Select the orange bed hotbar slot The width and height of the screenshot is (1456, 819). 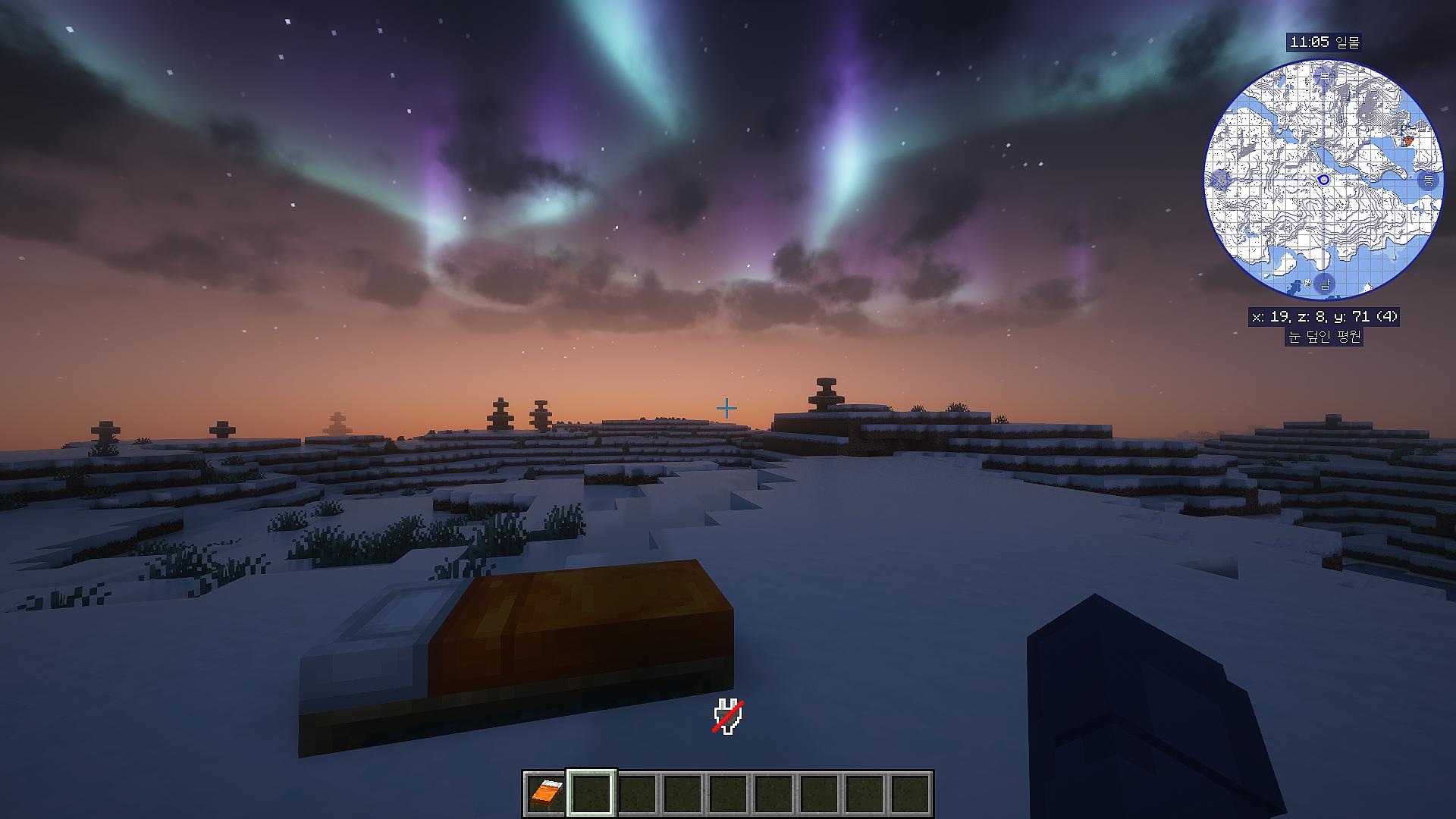546,793
